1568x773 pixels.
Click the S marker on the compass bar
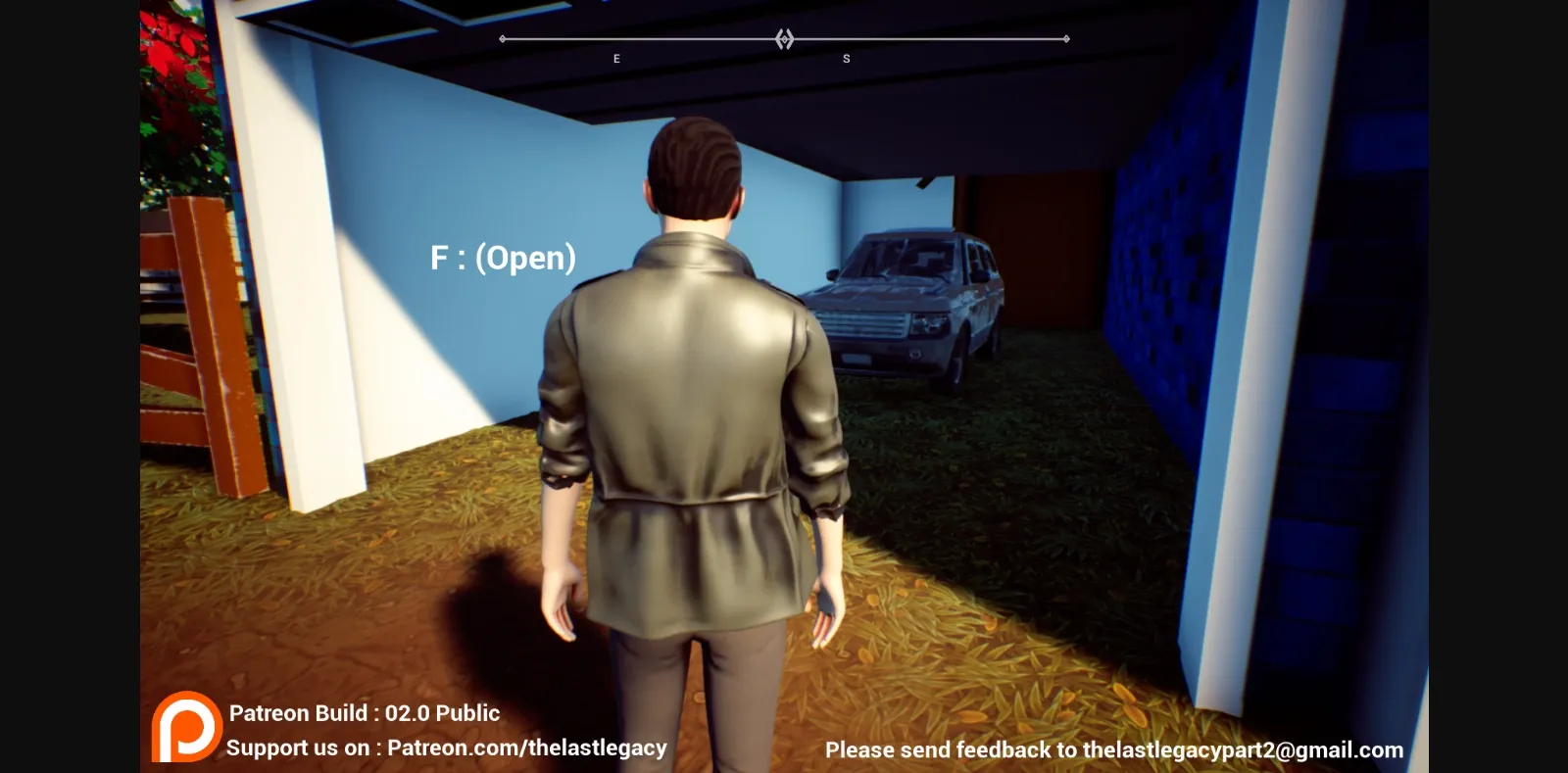(x=846, y=57)
